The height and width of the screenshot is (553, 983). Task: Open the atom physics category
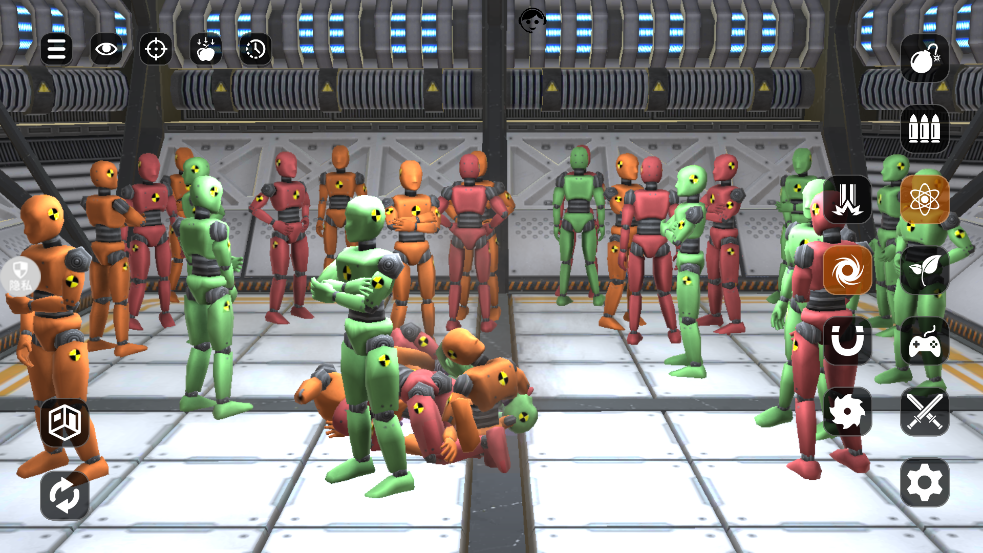[x=924, y=199]
